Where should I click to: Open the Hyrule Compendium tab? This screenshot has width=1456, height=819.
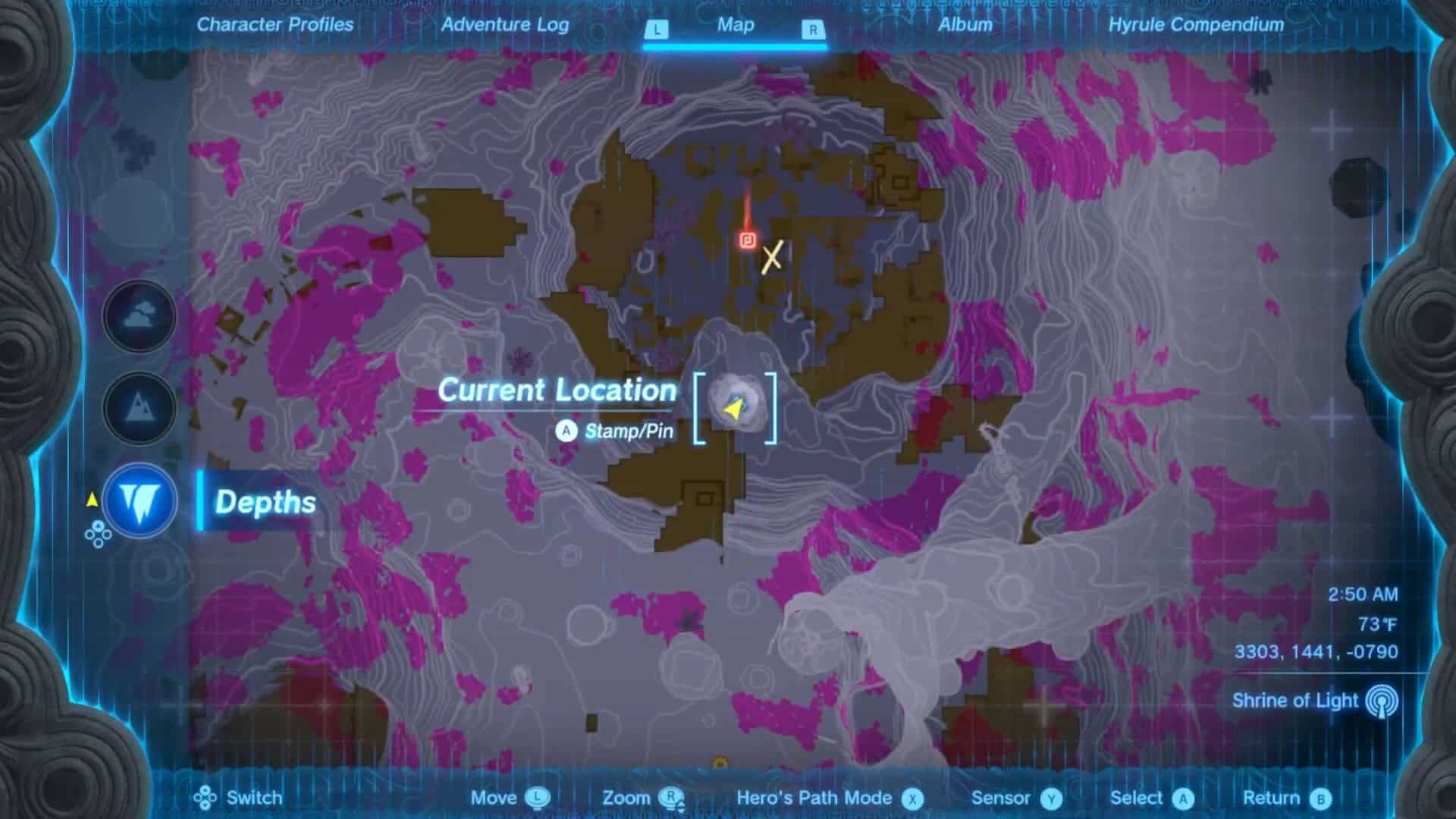pos(1196,25)
